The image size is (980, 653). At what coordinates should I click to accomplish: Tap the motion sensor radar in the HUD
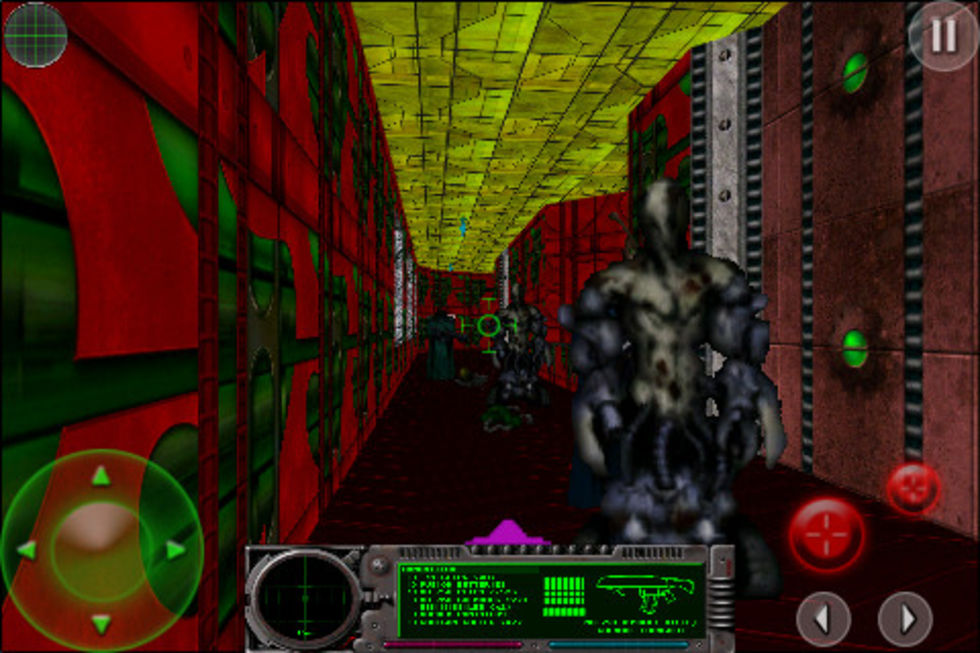pyautogui.click(x=304, y=598)
